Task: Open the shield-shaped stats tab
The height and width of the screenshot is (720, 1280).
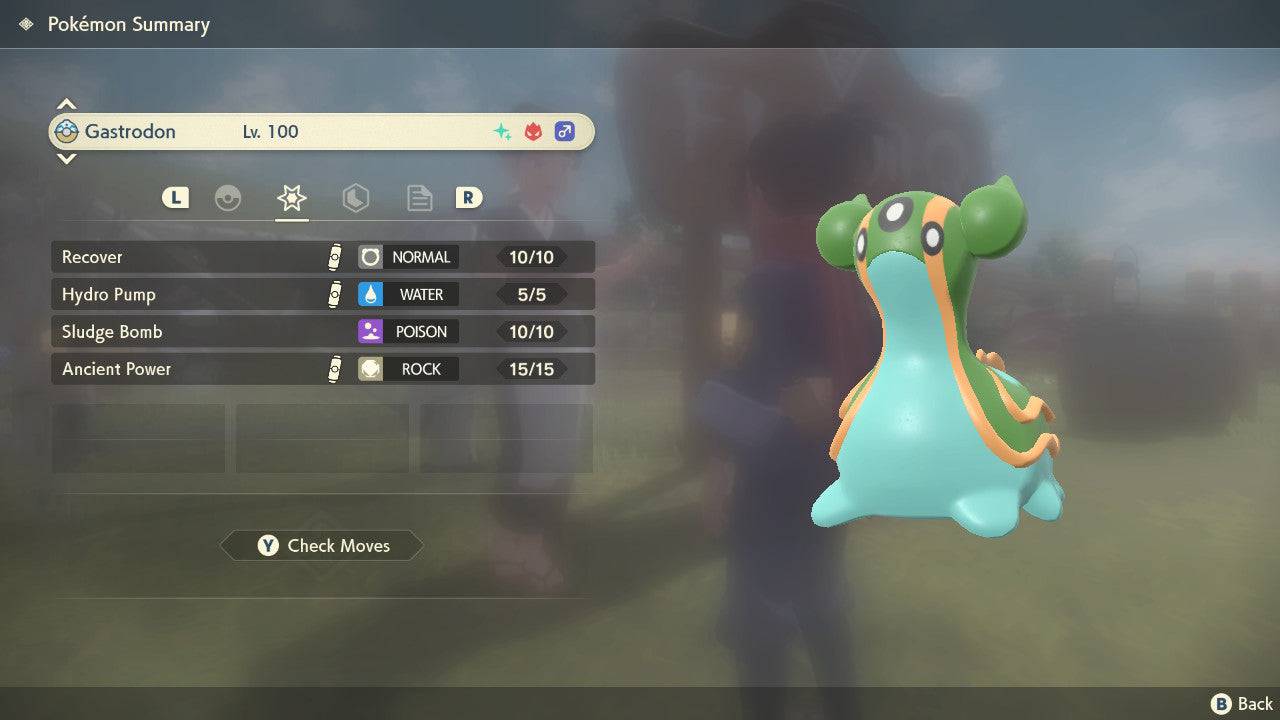Action: click(x=355, y=198)
